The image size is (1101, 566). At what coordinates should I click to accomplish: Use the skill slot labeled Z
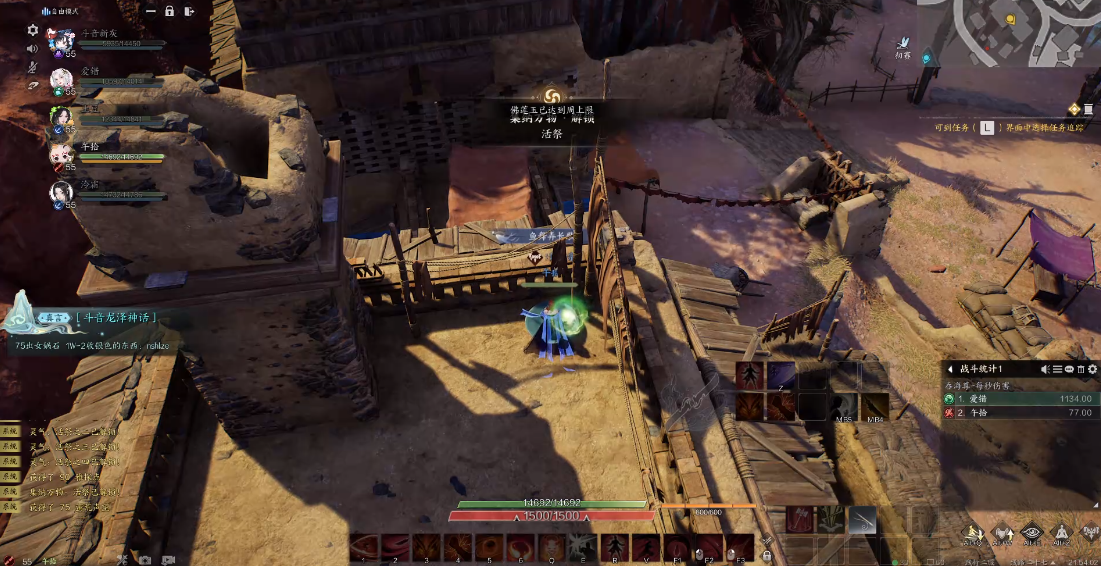[782, 376]
